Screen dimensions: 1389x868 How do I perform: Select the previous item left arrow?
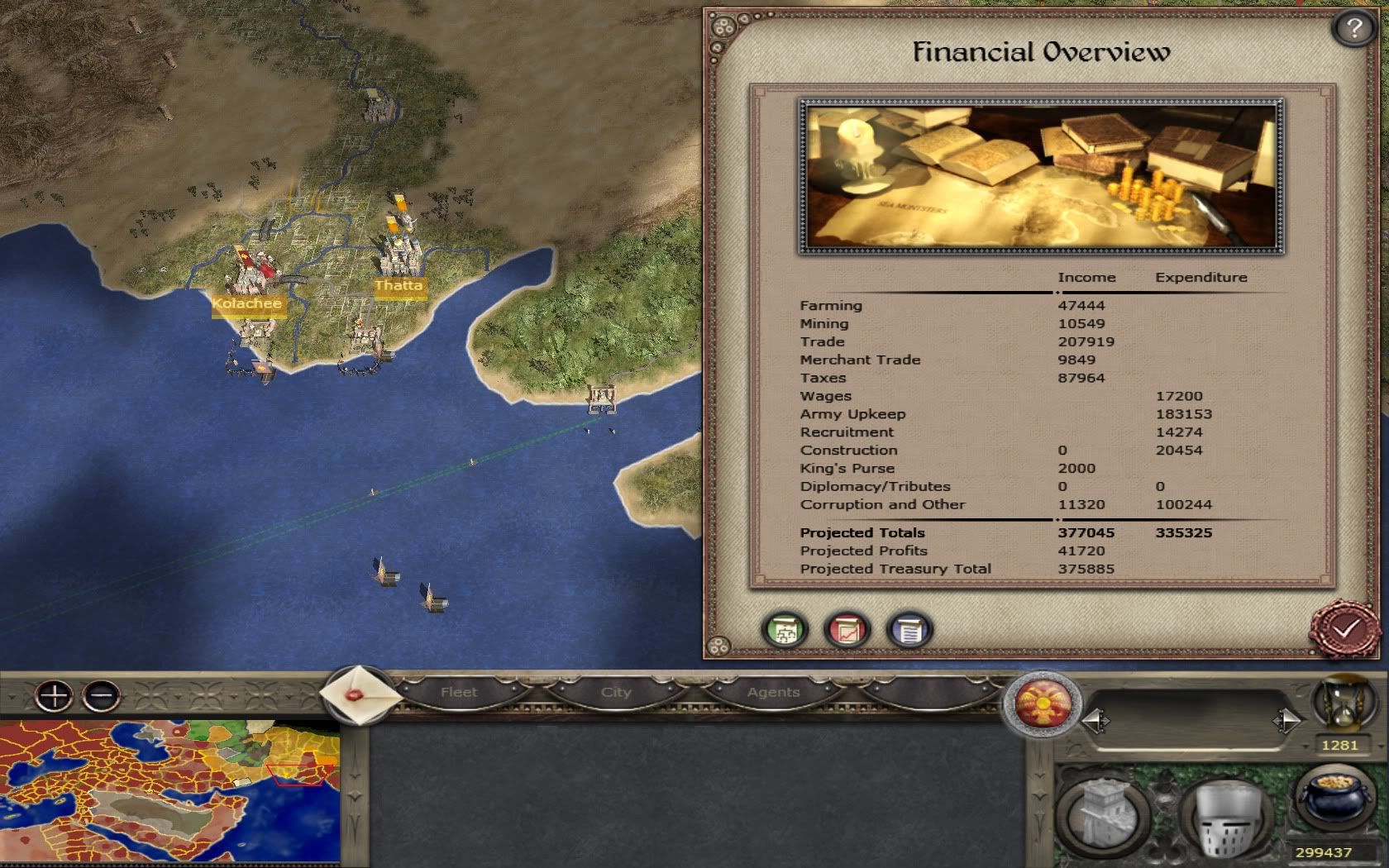pos(1095,722)
